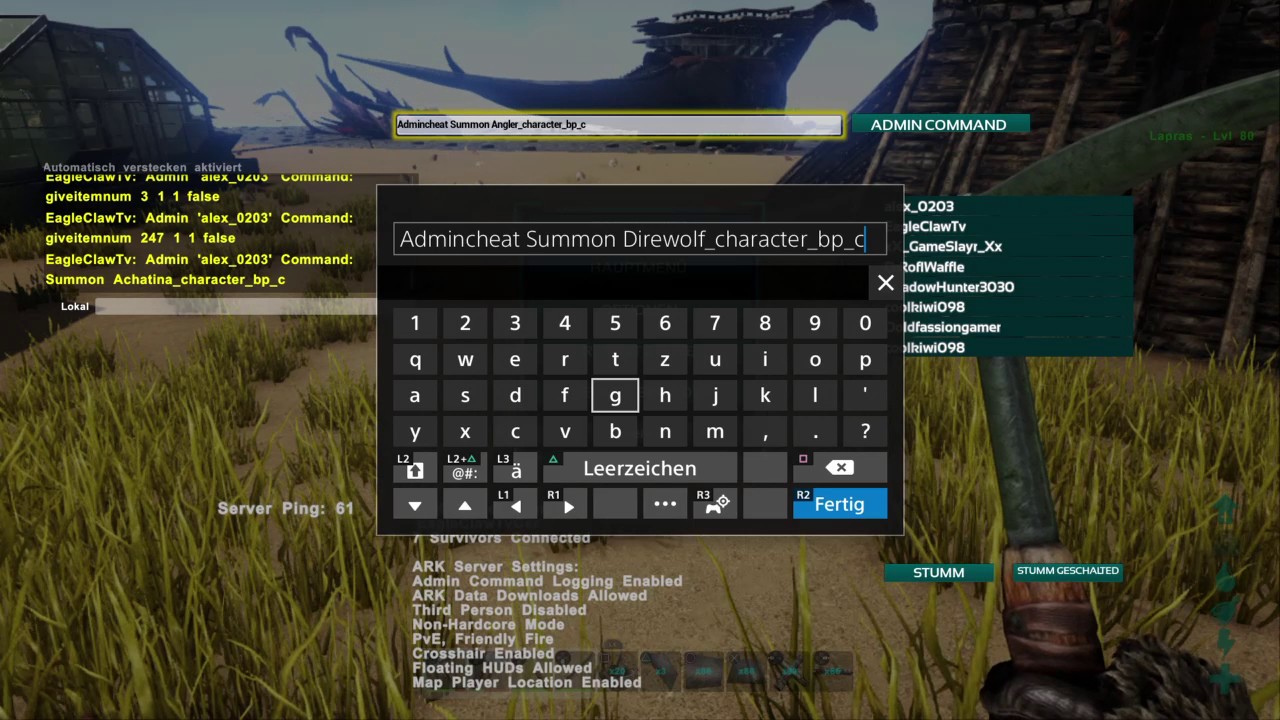
Task: Click the ADMIN COMMAND button
Action: [938, 124]
